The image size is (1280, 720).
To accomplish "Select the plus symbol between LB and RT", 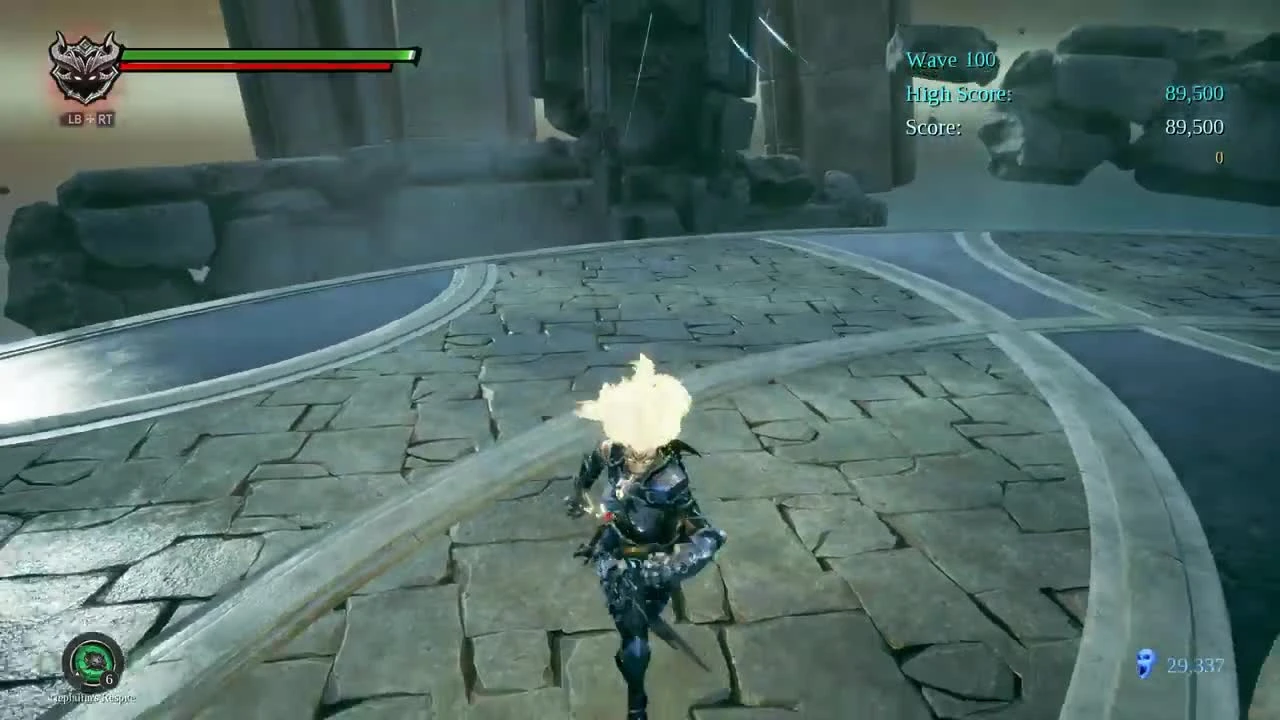I will click(89, 118).
